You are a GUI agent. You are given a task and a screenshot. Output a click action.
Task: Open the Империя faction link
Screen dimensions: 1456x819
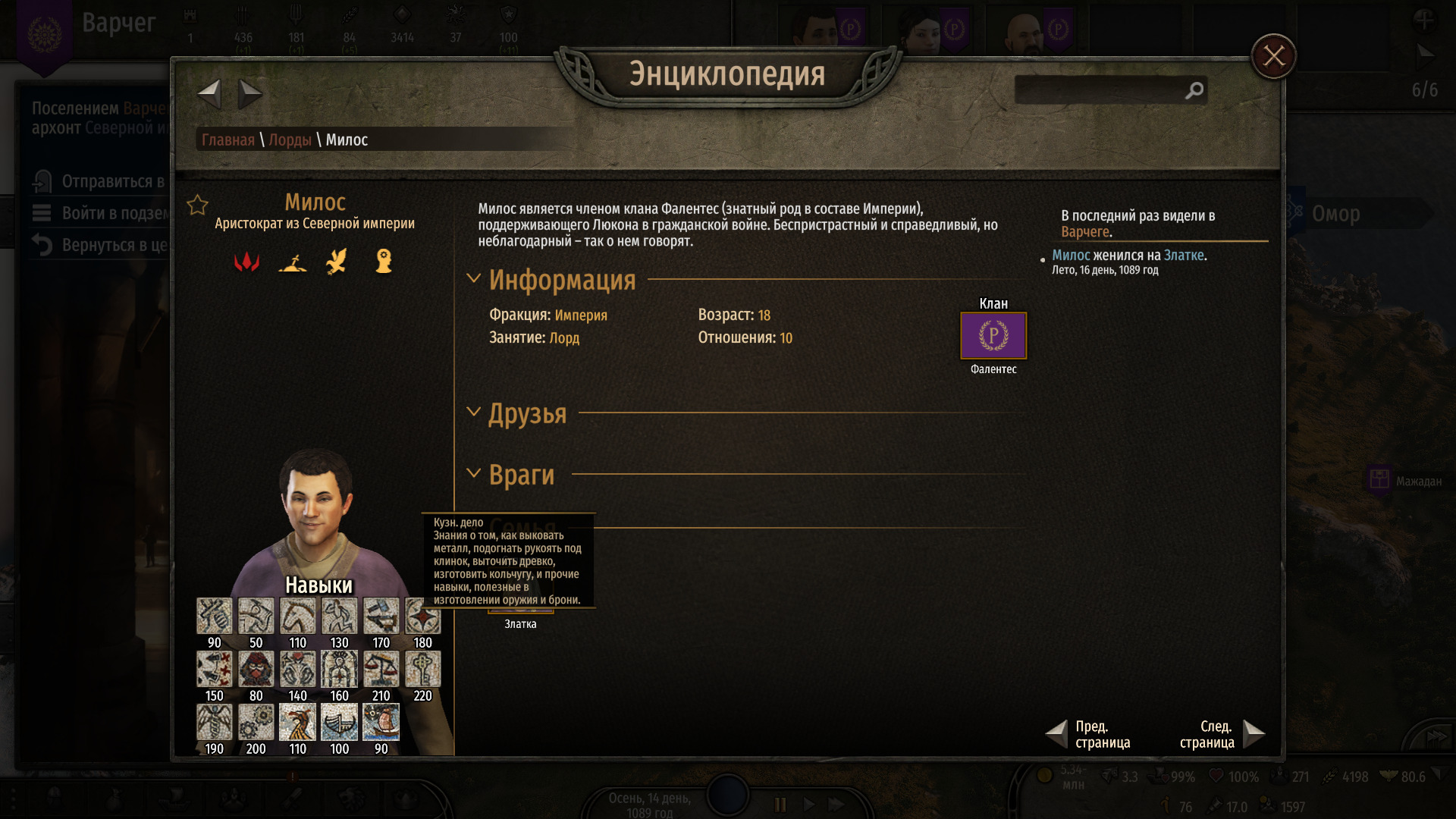(580, 315)
